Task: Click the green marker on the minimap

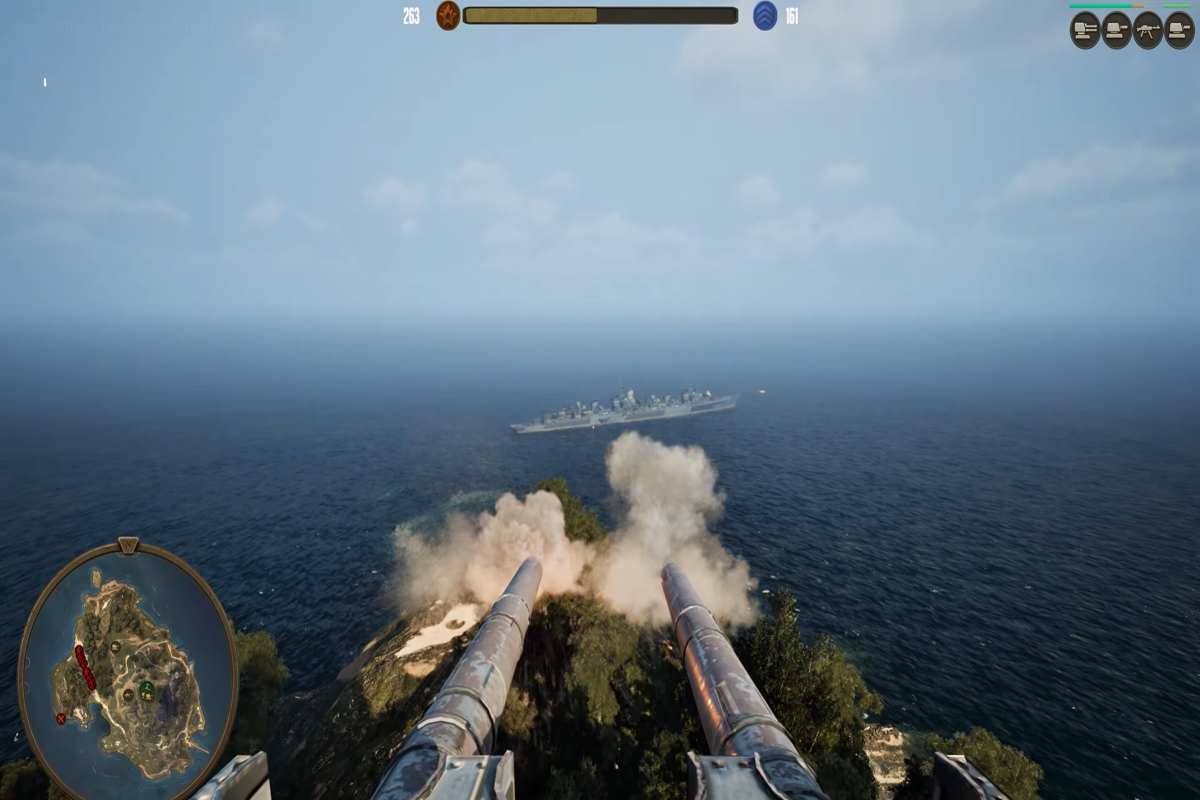Action: pyautogui.click(x=147, y=689)
